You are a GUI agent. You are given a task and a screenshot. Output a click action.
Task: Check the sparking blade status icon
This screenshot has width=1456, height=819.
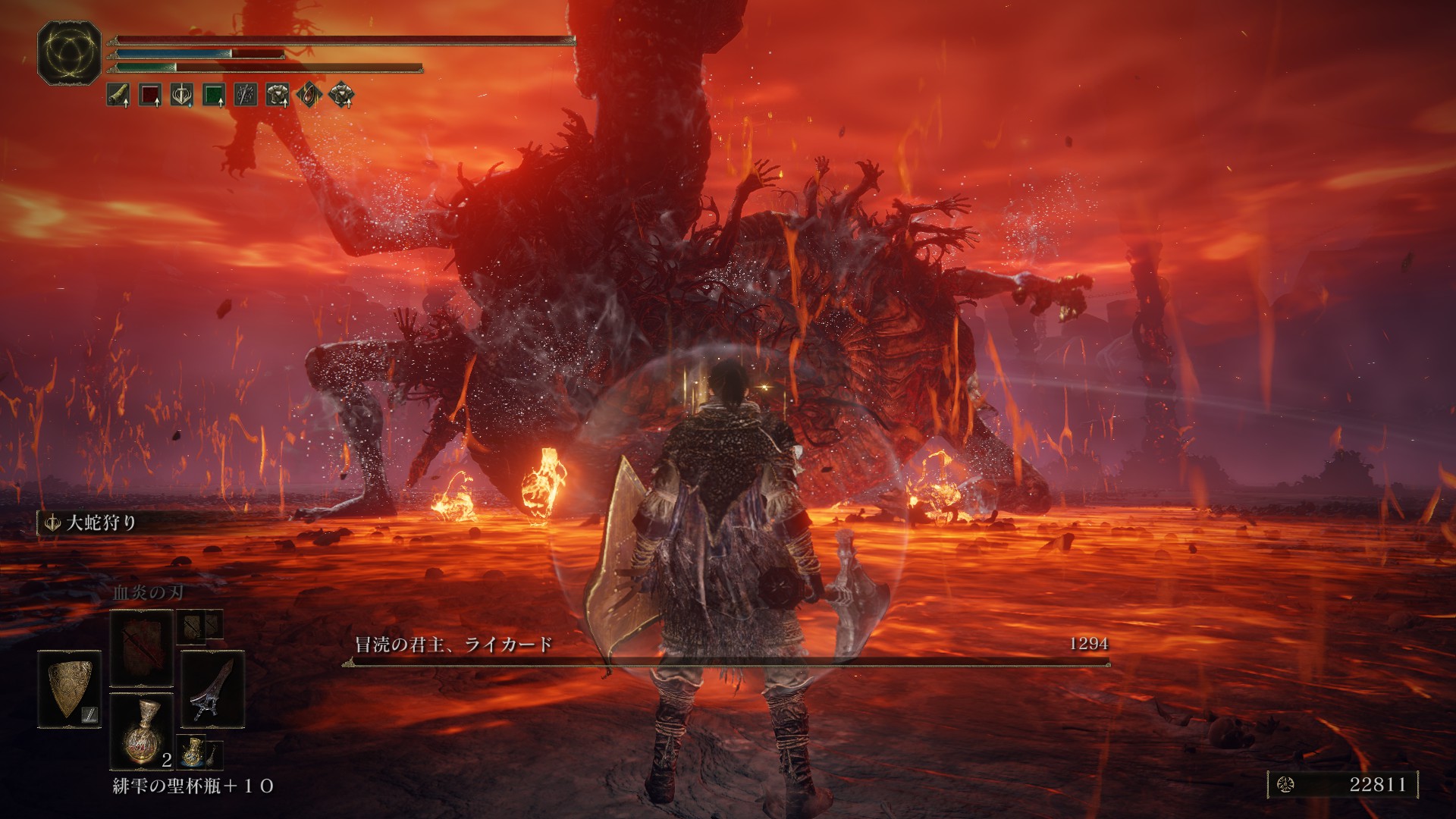tap(246, 95)
